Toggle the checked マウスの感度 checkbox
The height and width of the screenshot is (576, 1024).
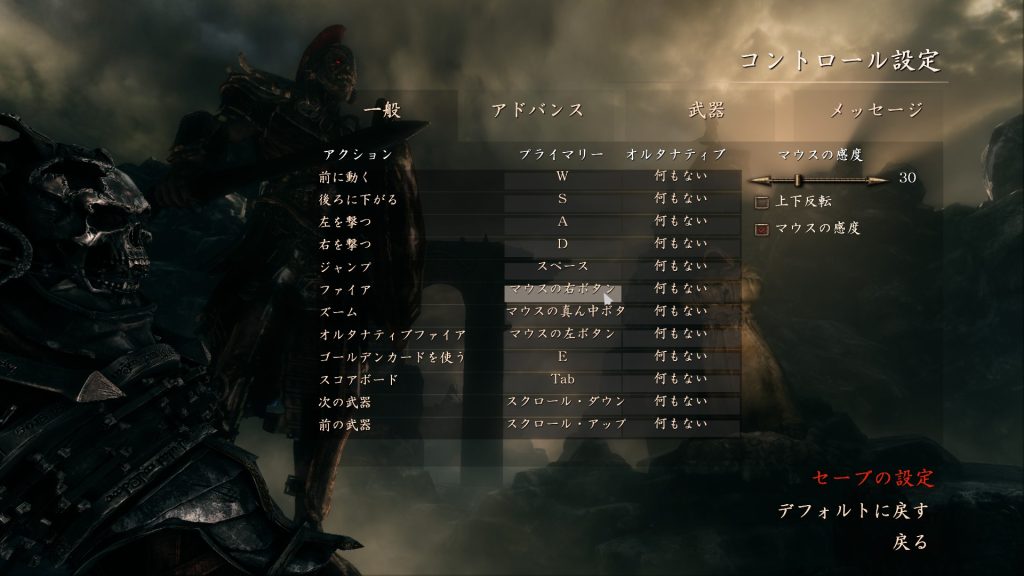[x=762, y=229]
